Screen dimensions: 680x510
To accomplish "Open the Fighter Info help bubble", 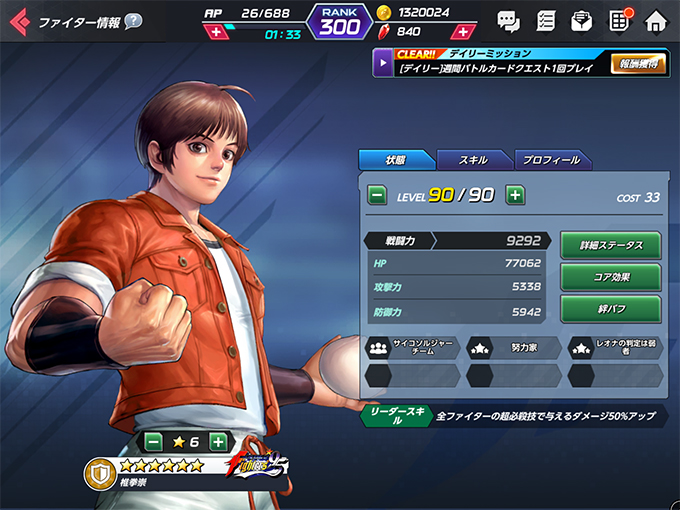I will [x=133, y=21].
